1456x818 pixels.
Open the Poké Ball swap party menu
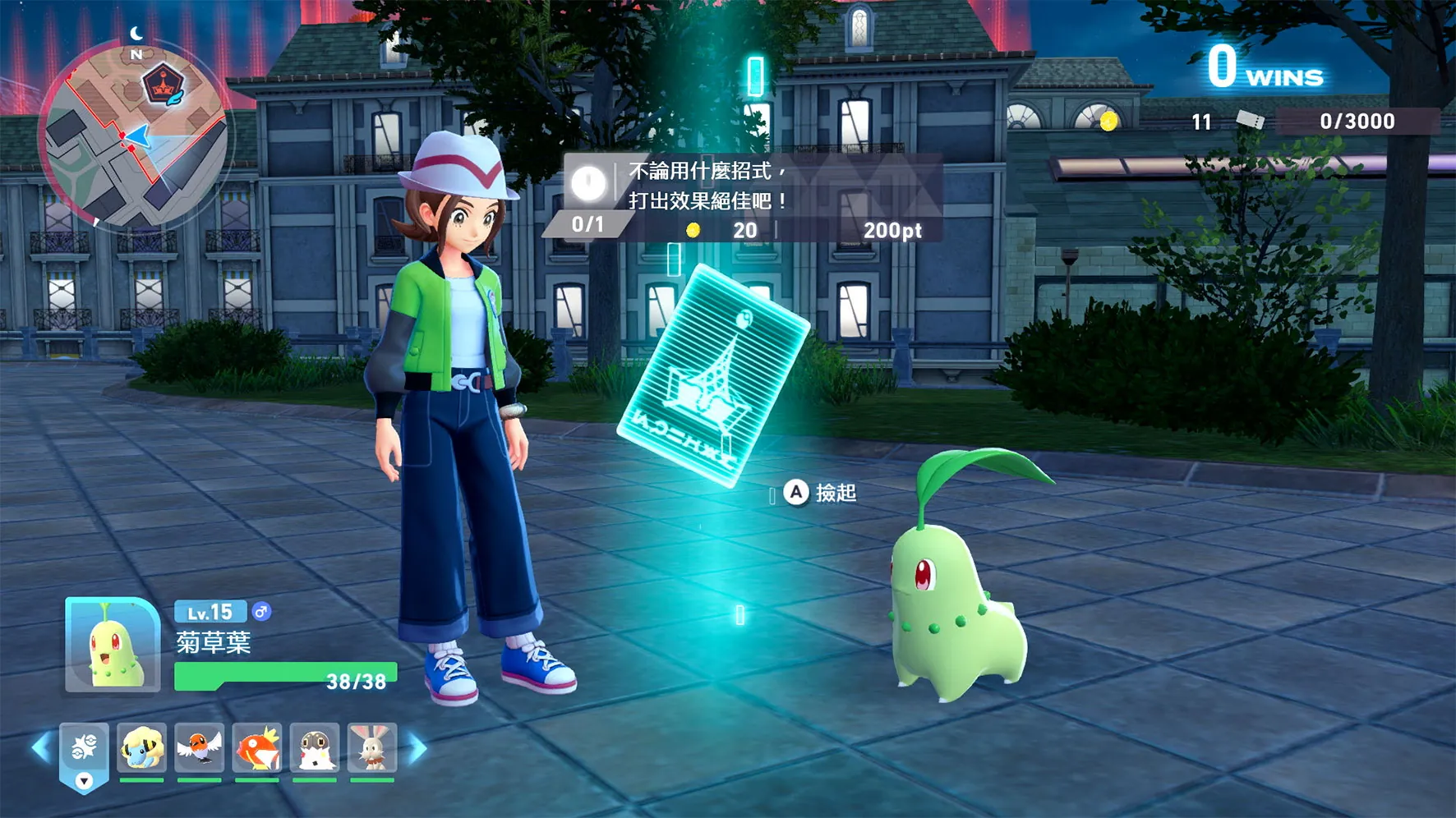tap(84, 754)
